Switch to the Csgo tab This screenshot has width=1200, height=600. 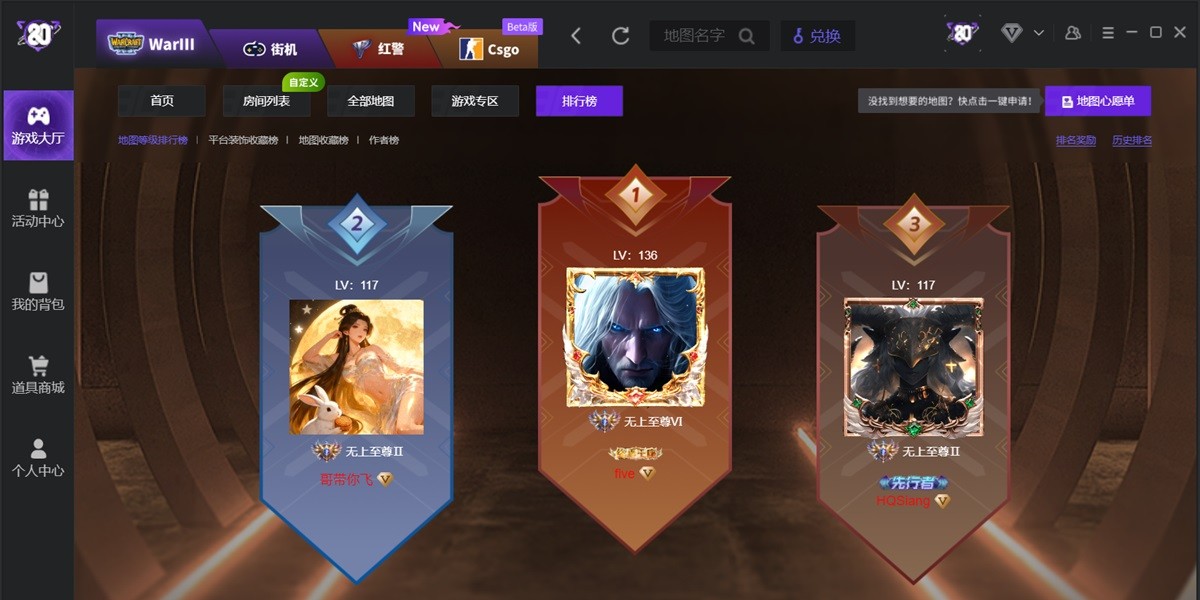click(x=489, y=48)
